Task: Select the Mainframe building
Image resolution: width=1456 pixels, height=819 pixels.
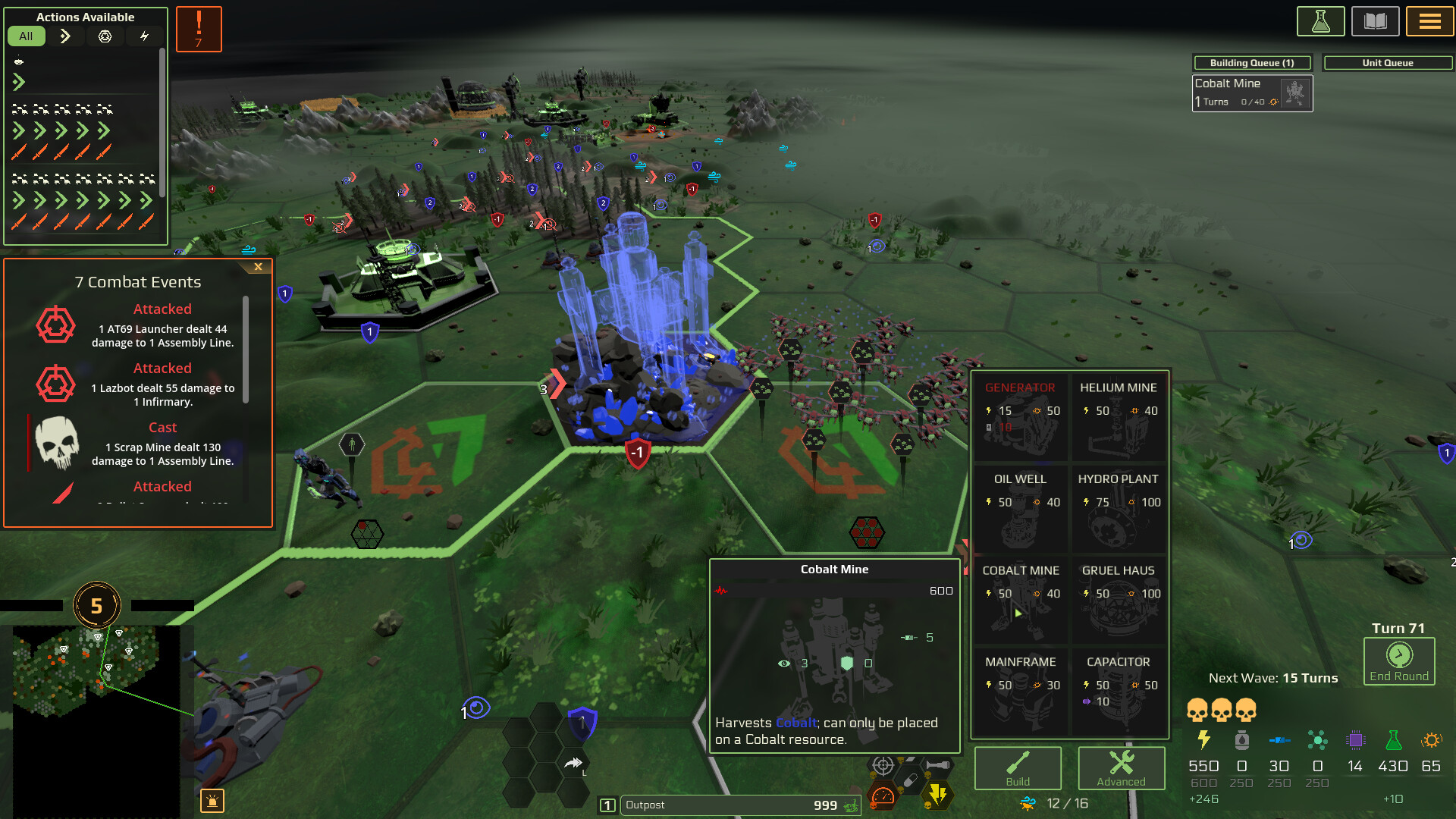Action: [1020, 691]
